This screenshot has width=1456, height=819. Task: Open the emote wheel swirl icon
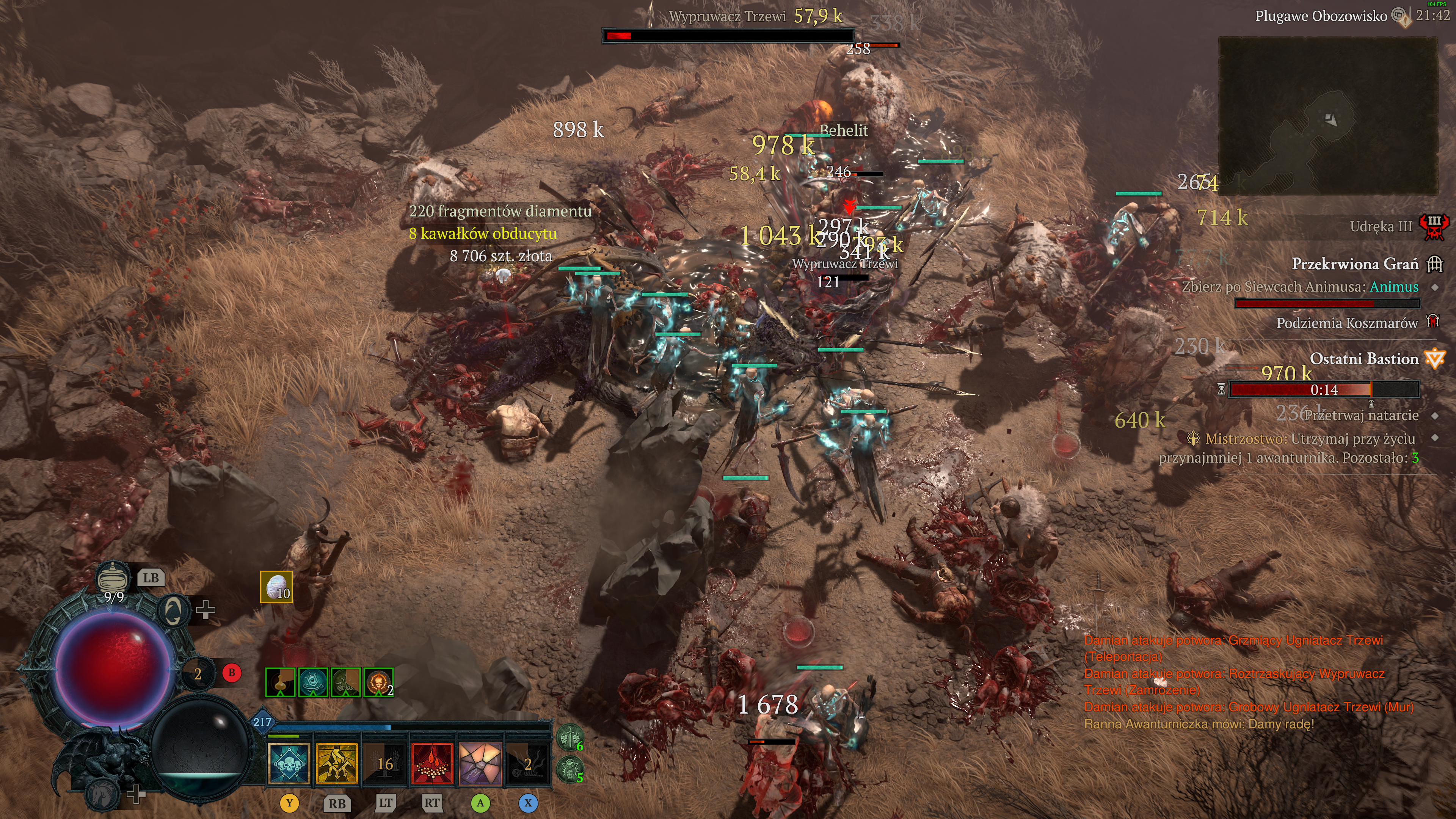pos(173,611)
